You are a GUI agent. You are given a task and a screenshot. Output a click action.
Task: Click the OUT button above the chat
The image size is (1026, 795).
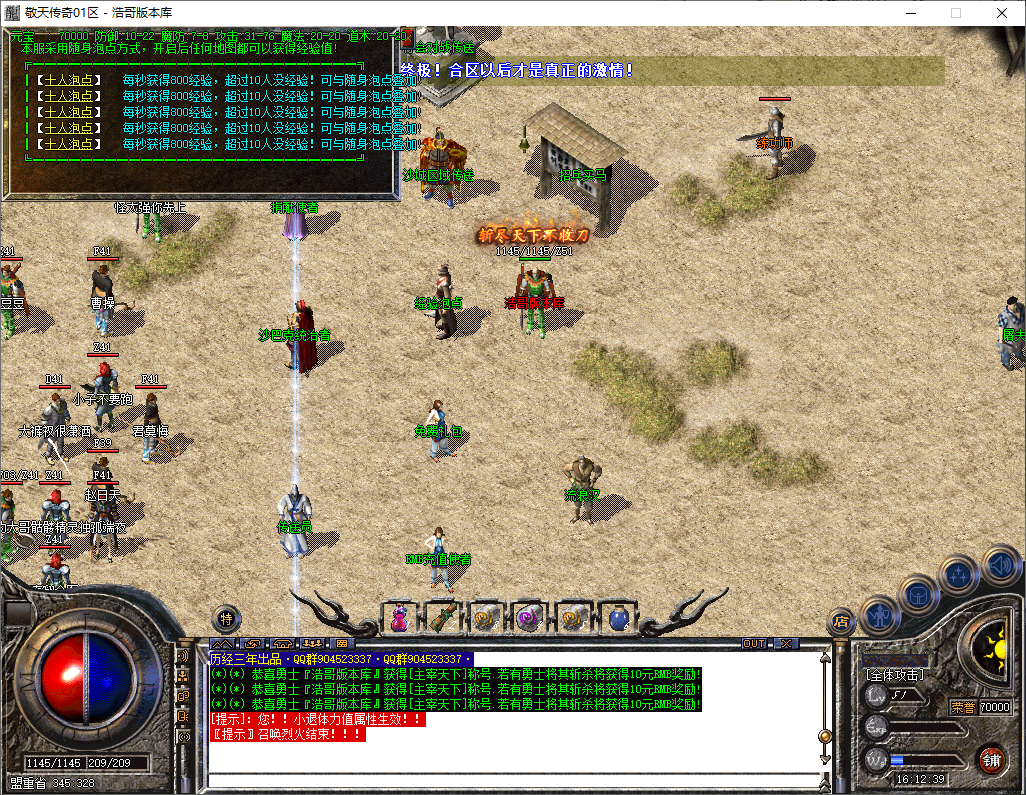[754, 643]
